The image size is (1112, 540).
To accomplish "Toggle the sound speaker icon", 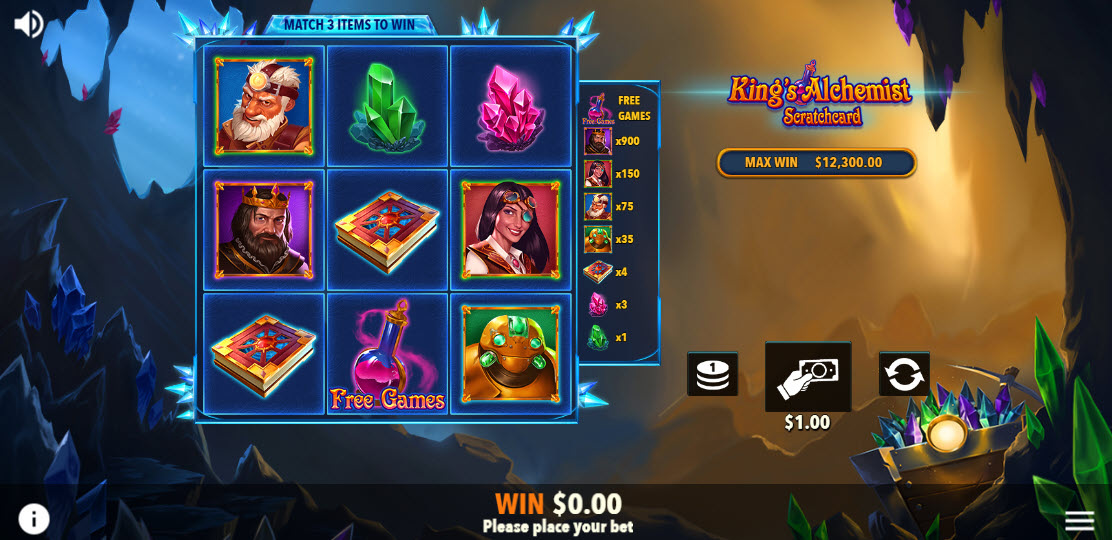I will point(28,24).
